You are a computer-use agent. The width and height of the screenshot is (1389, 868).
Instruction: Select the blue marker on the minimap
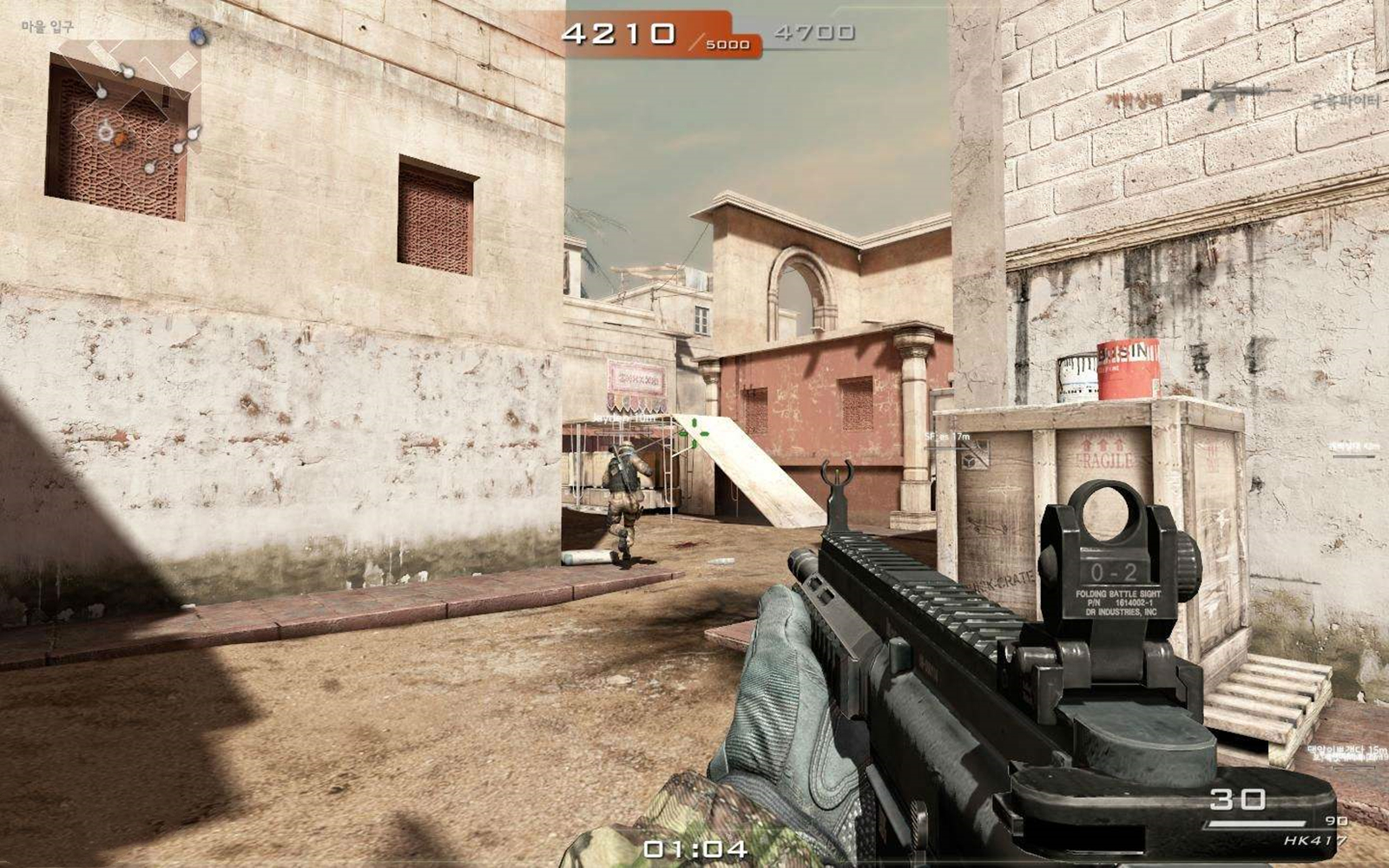(199, 36)
